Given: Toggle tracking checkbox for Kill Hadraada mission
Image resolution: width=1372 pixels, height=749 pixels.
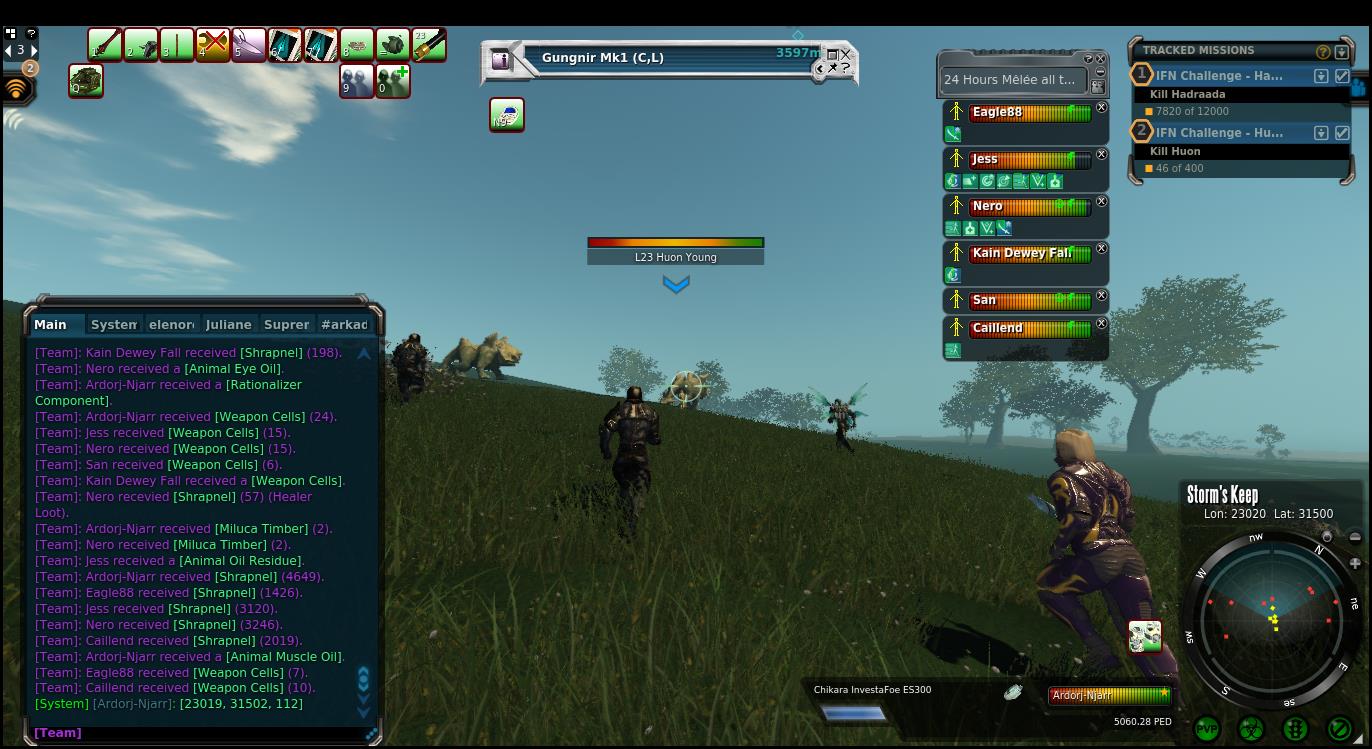Looking at the screenshot, I should click(x=1342, y=76).
